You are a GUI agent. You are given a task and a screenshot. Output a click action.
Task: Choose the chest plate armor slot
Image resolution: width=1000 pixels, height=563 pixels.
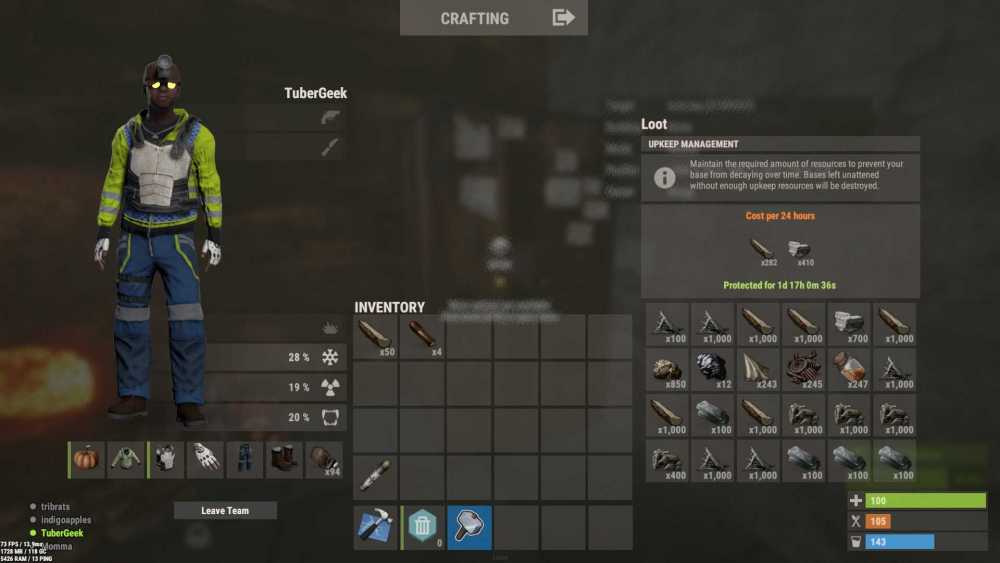pos(166,460)
